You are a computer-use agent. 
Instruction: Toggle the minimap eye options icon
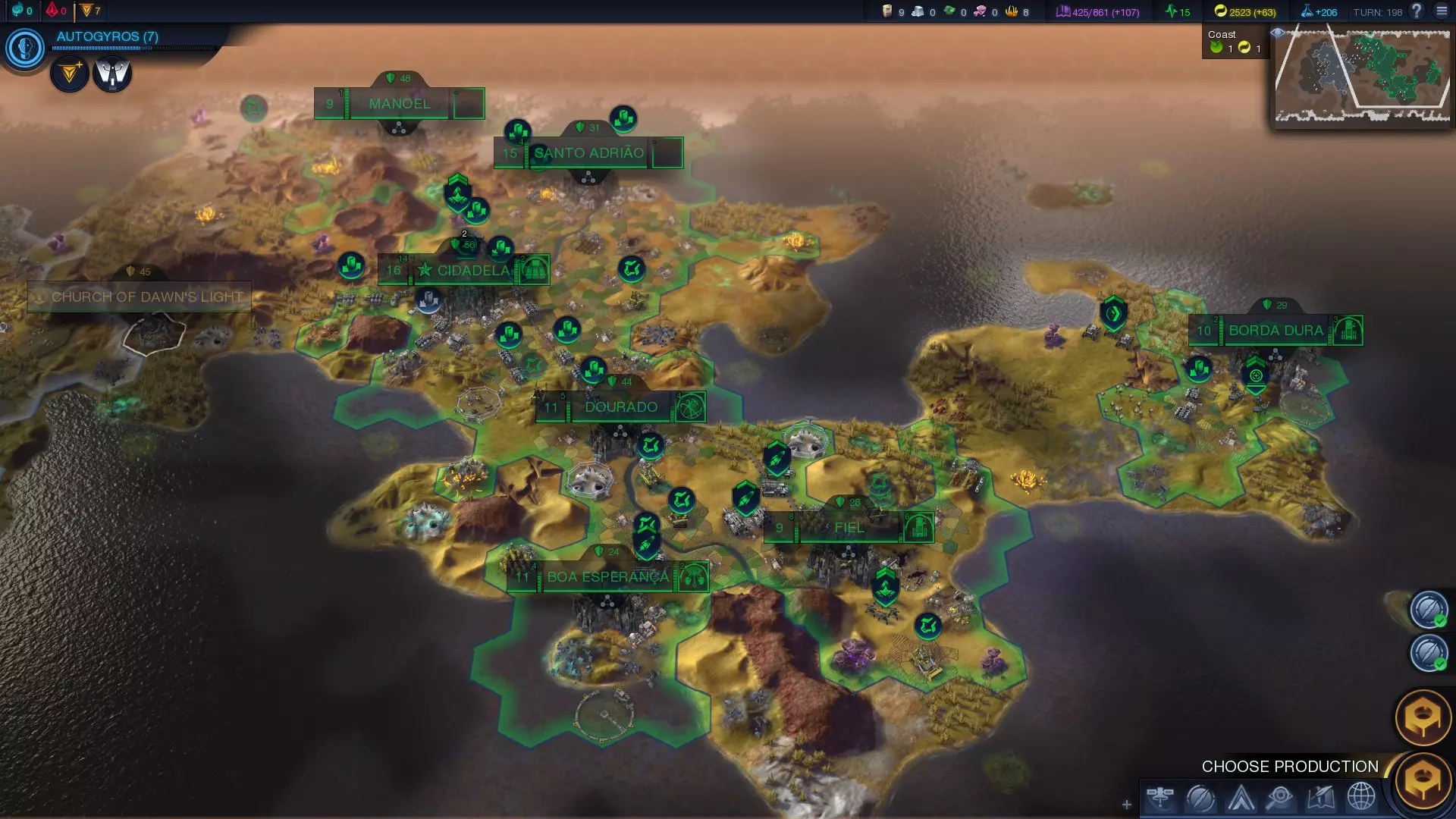pos(1278,33)
